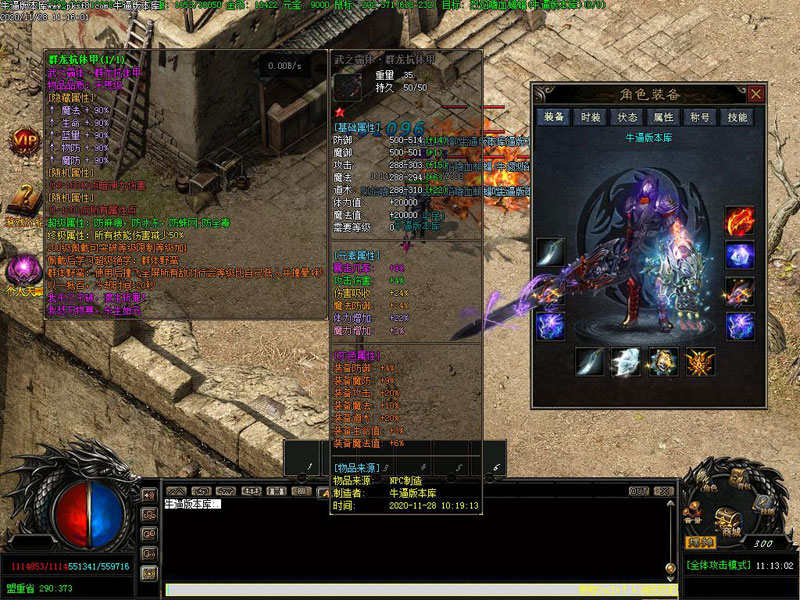
Task: Switch to the 技能 skills tab
Action: [x=737, y=117]
